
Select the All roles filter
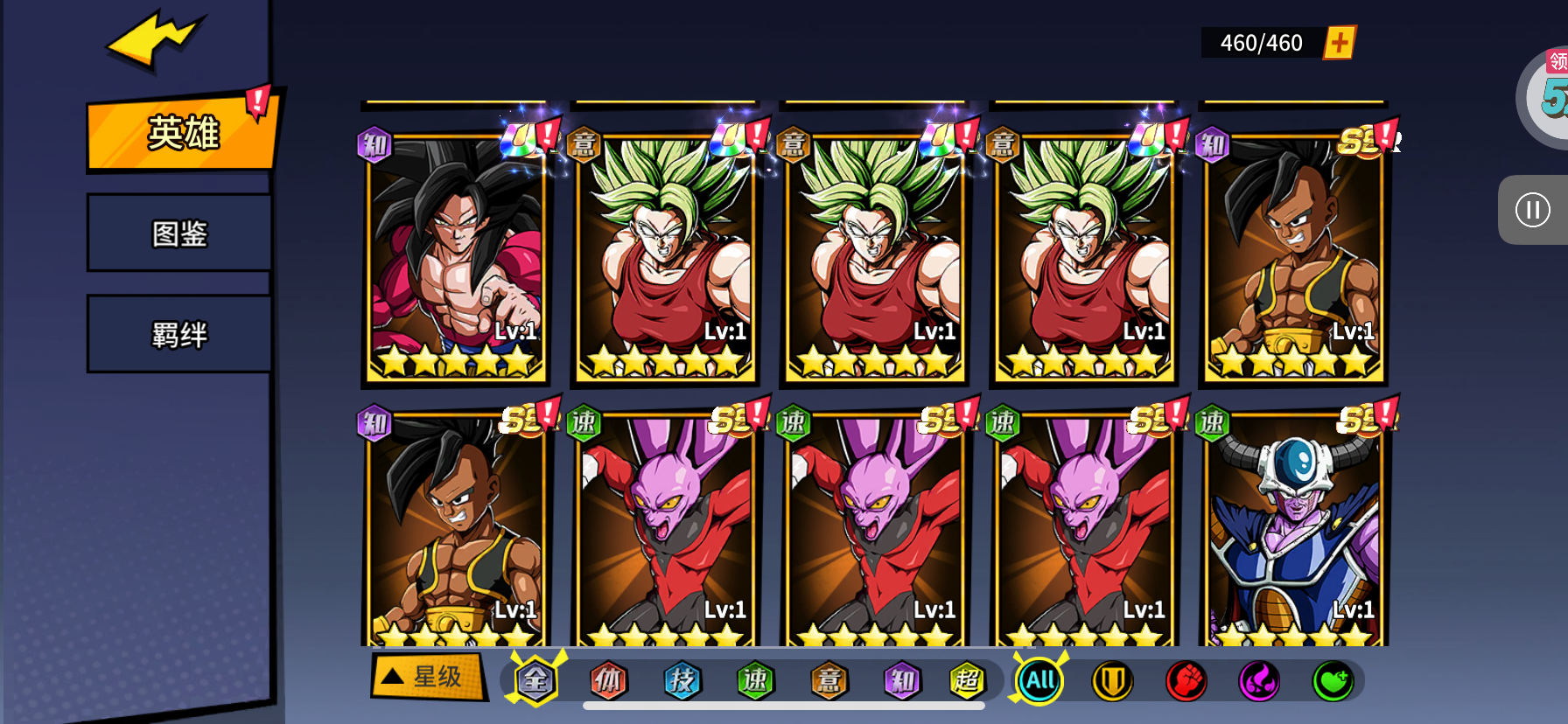1039,680
